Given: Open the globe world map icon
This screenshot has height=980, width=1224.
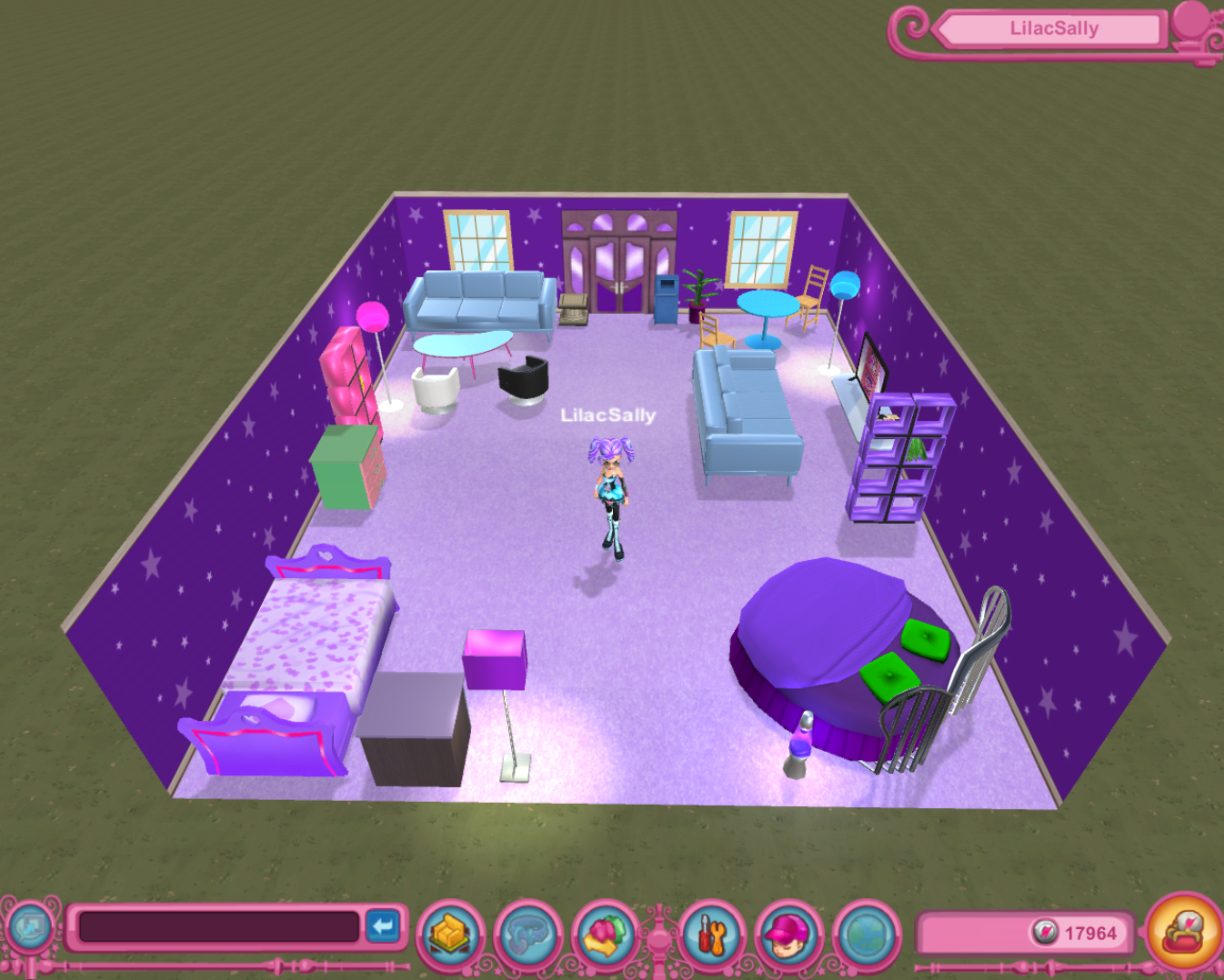Looking at the screenshot, I should tap(866, 933).
